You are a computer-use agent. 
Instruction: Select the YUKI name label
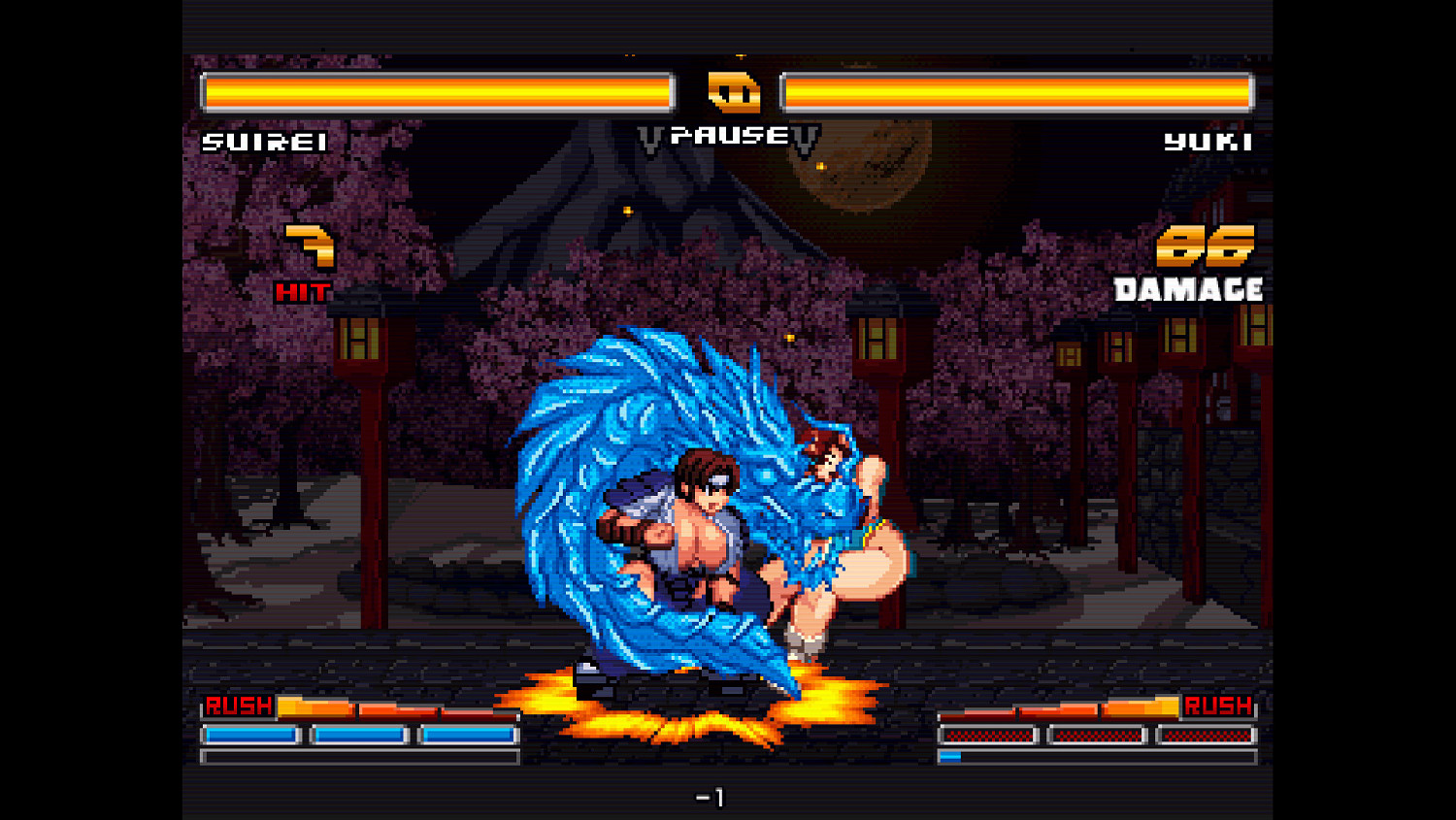coord(1207,143)
